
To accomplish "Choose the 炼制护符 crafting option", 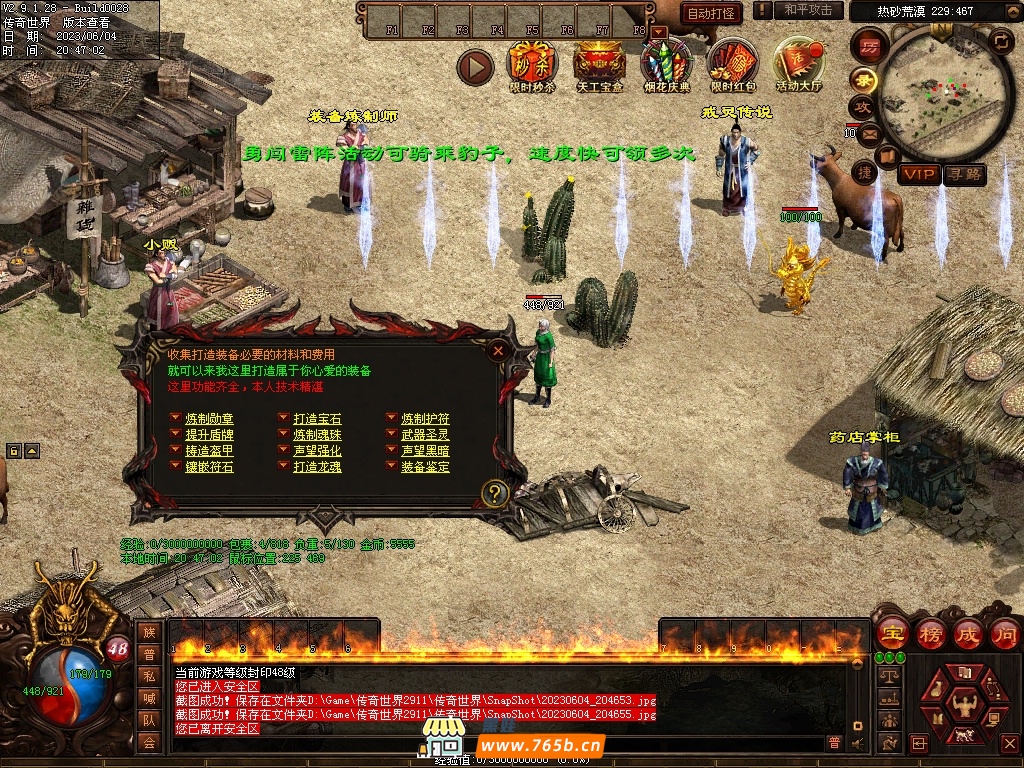I will (425, 419).
